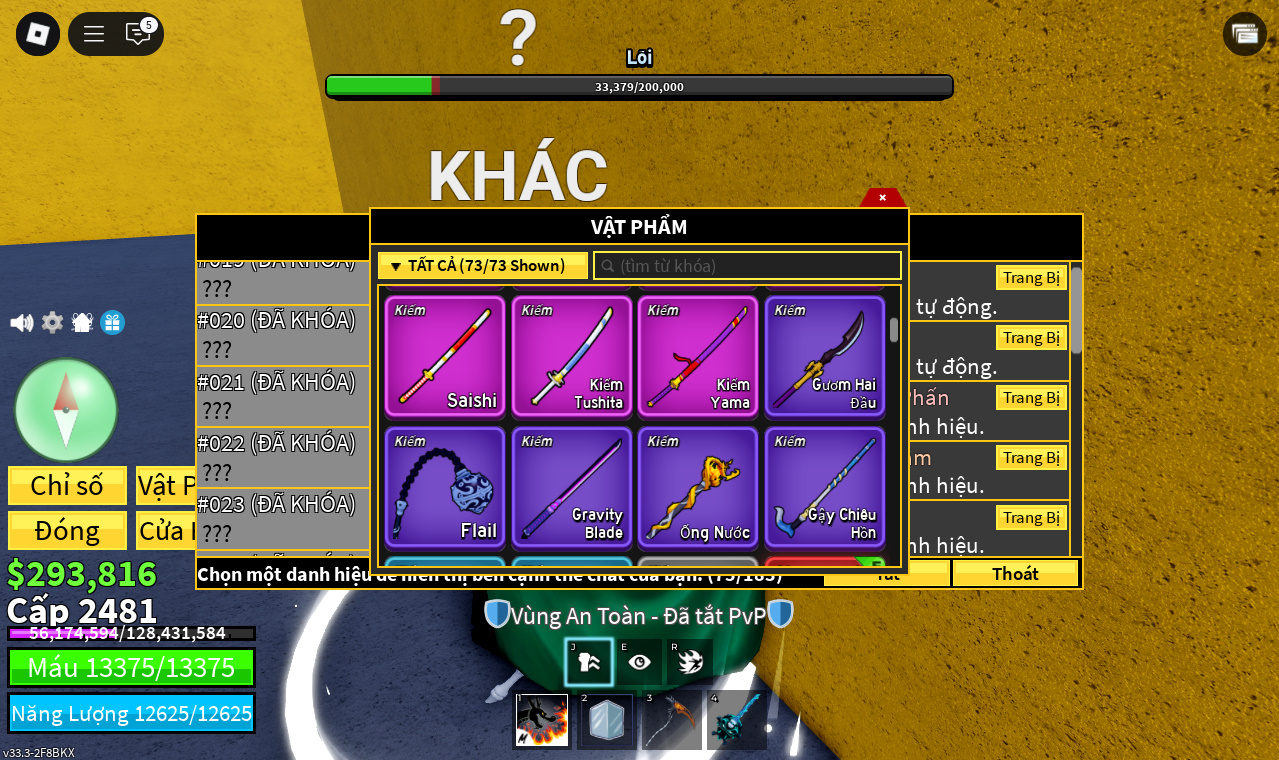Select the Ống Nước weapon
The image size is (1279, 760).
[698, 487]
